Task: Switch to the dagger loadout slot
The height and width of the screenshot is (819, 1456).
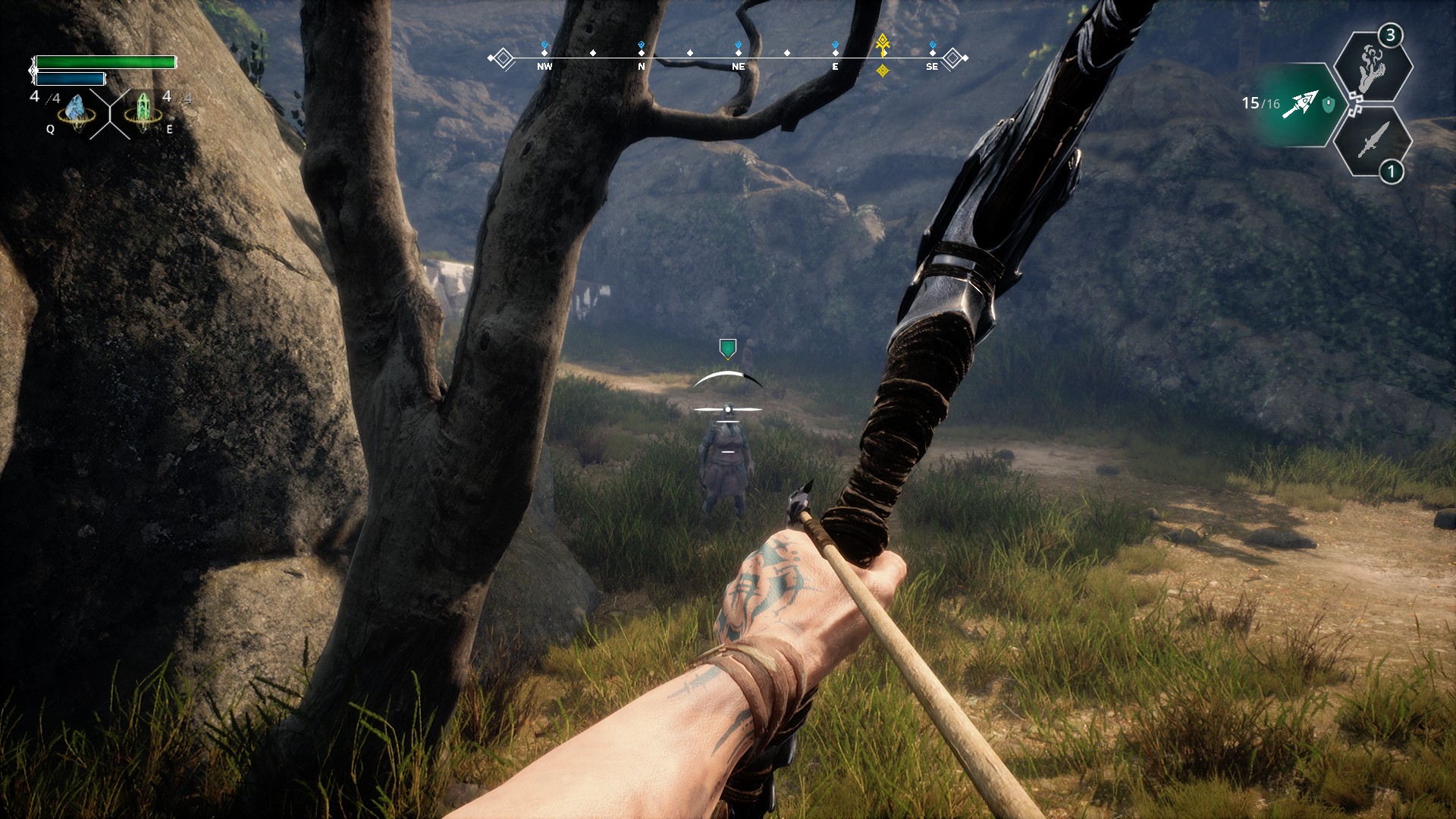Action: click(x=1373, y=141)
